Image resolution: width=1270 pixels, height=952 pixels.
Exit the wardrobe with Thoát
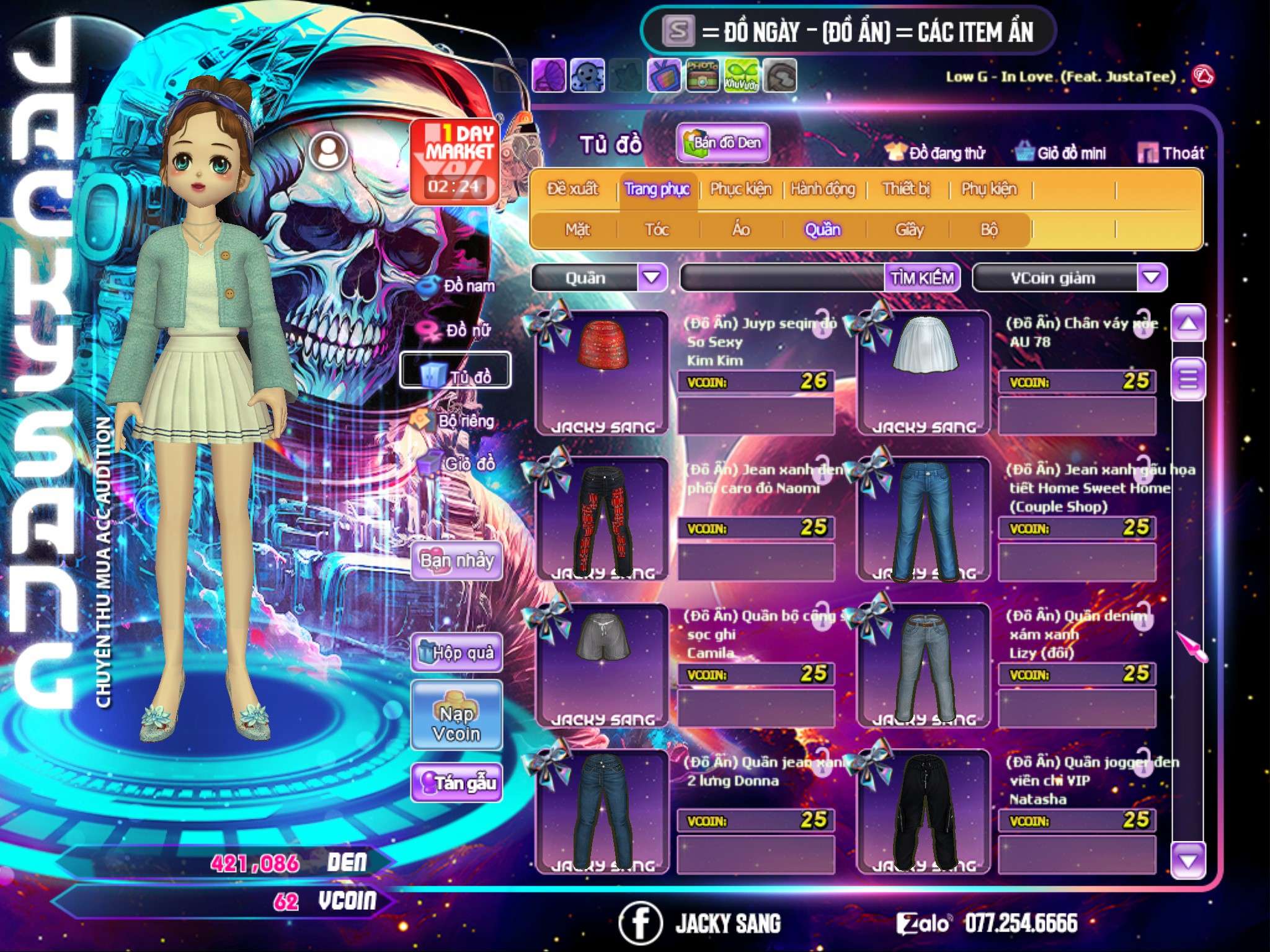pos(1171,153)
